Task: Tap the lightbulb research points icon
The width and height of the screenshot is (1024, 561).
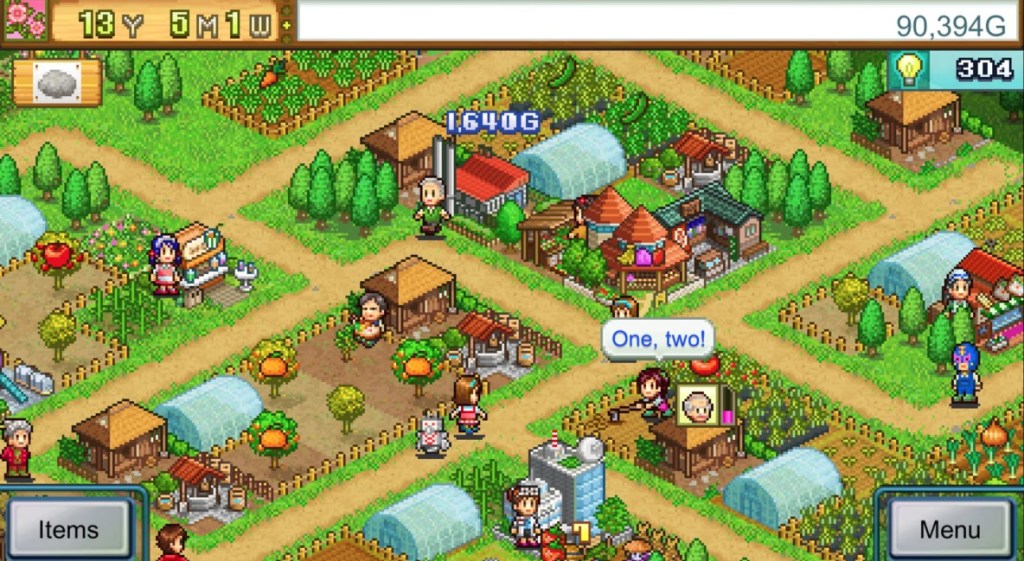Action: click(x=908, y=68)
